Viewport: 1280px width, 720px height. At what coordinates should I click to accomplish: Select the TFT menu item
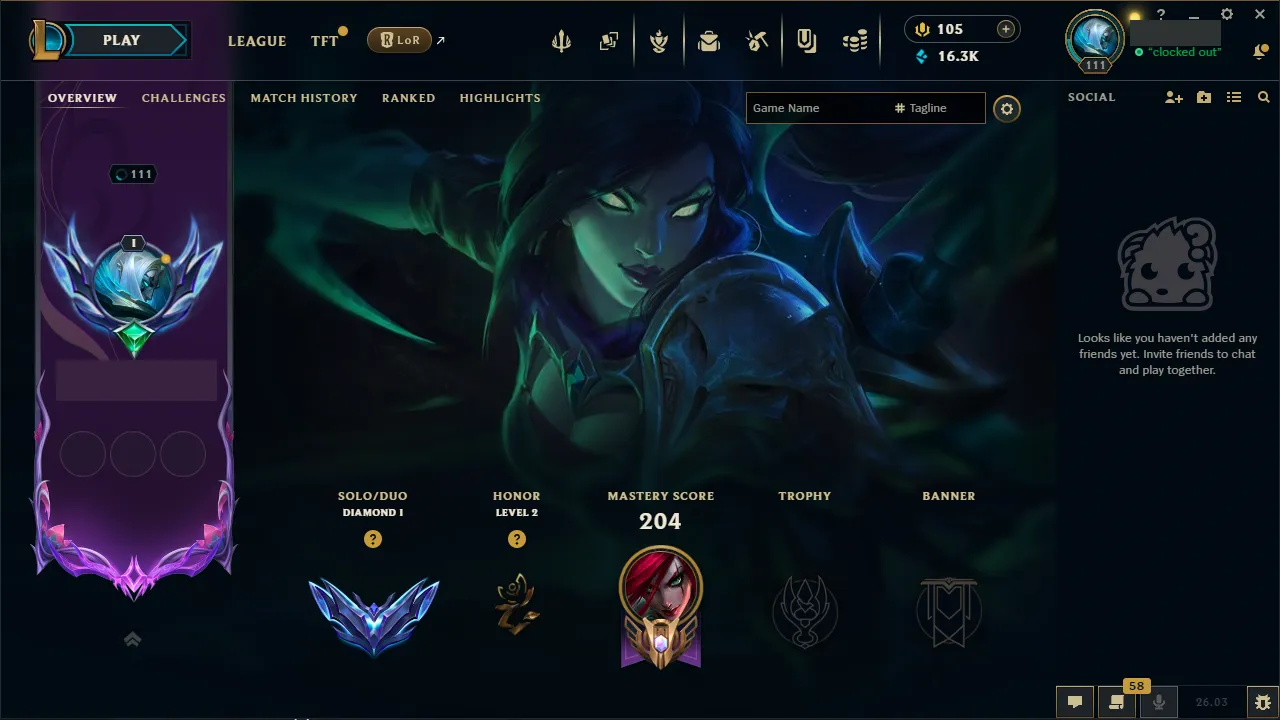tap(323, 41)
